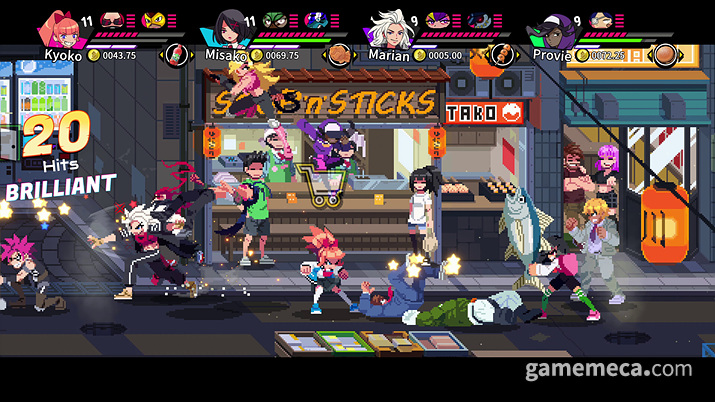
Task: Use Marian's dango skewer item
Action: coord(503,54)
